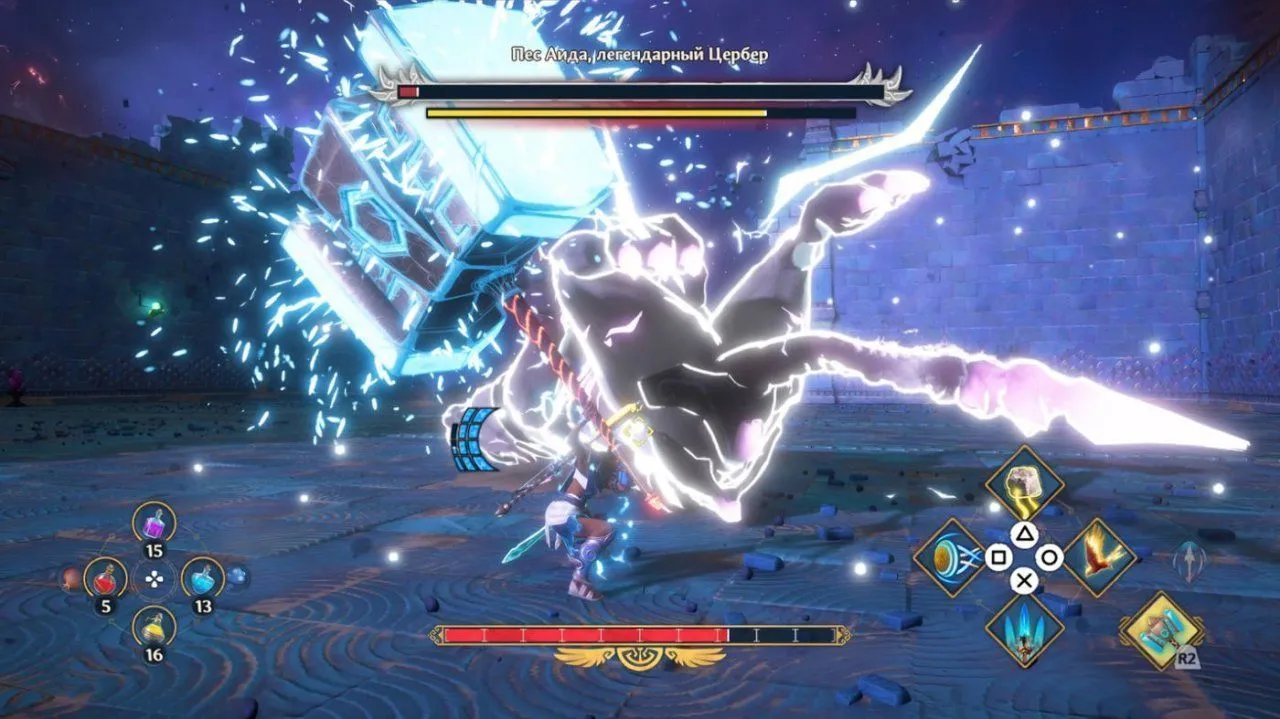Trigger the shield dash ability
This screenshot has height=719, width=1280.
pos(951,557)
